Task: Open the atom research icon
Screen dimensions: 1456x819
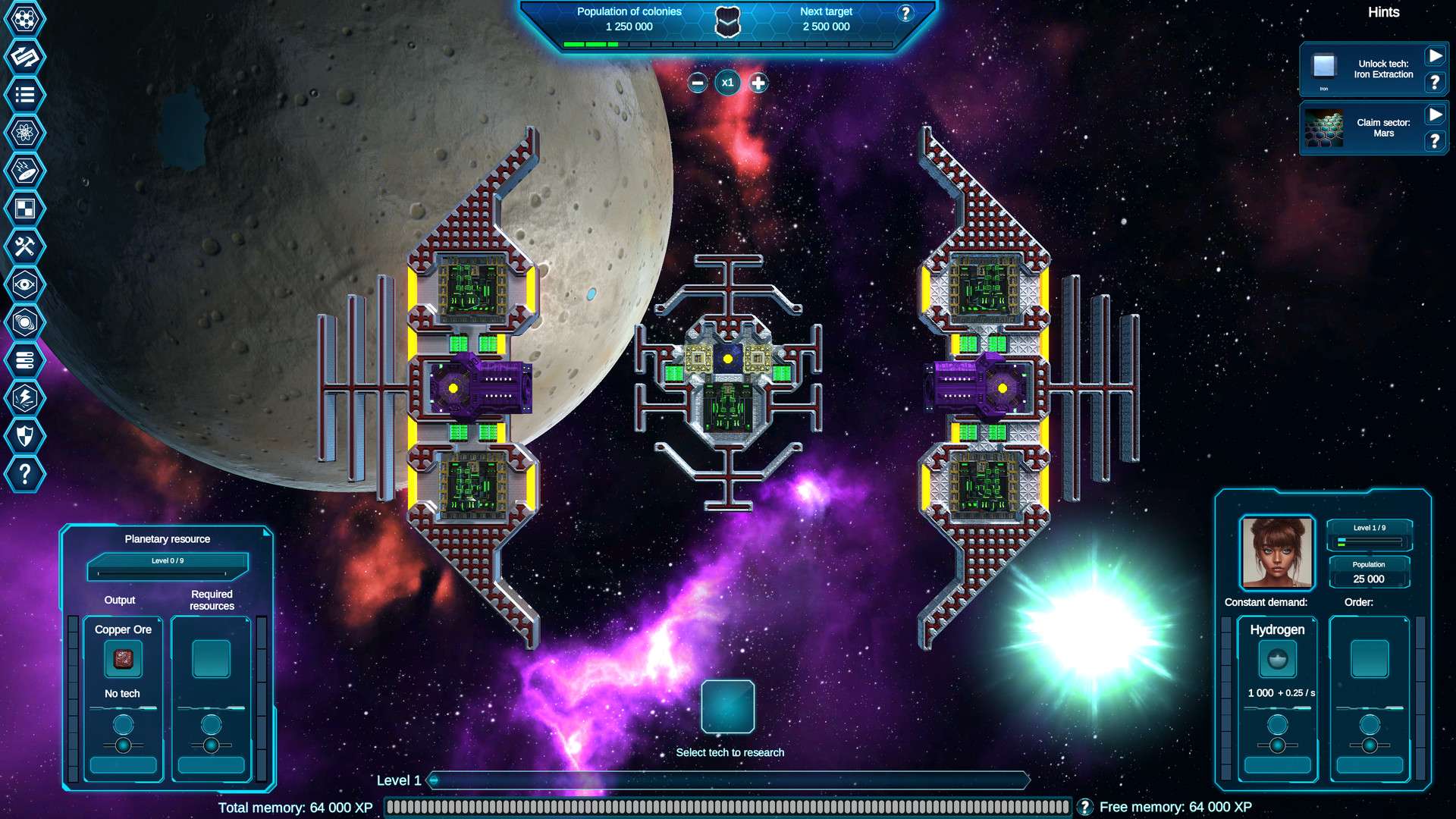Action: pyautogui.click(x=24, y=133)
